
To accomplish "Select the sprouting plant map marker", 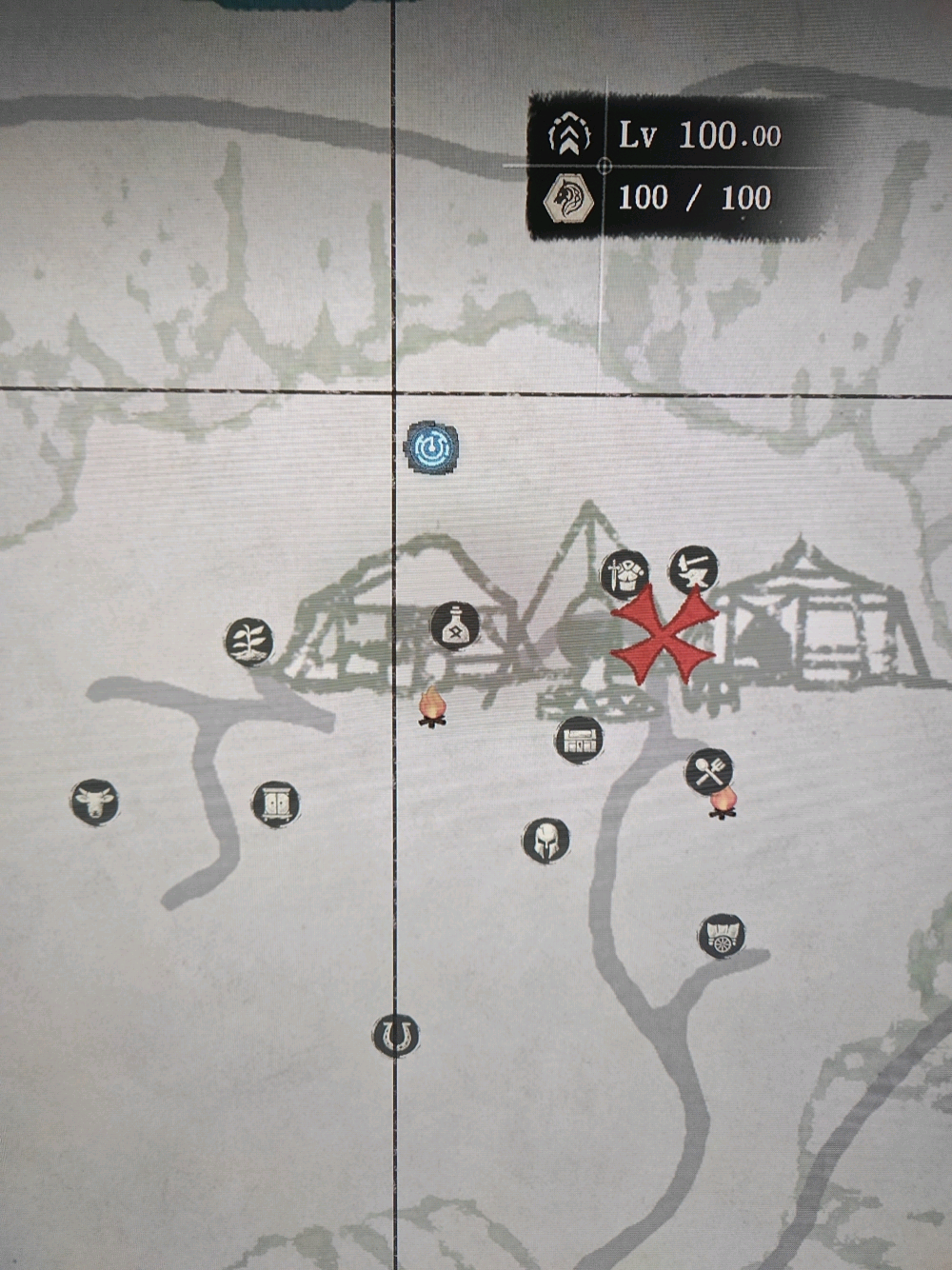I will pos(249,641).
